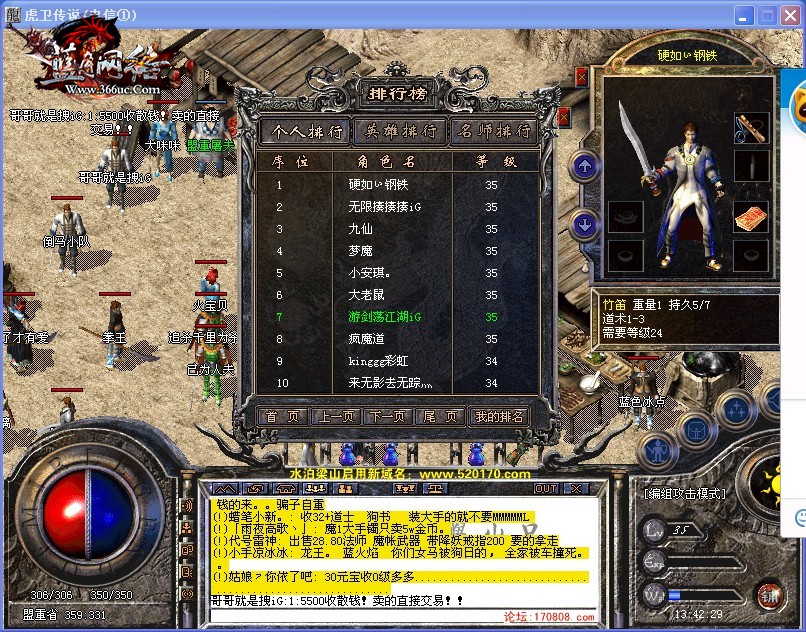Advance with the 下一页 next page button
Viewport: 806px width, 632px height.
[388, 416]
